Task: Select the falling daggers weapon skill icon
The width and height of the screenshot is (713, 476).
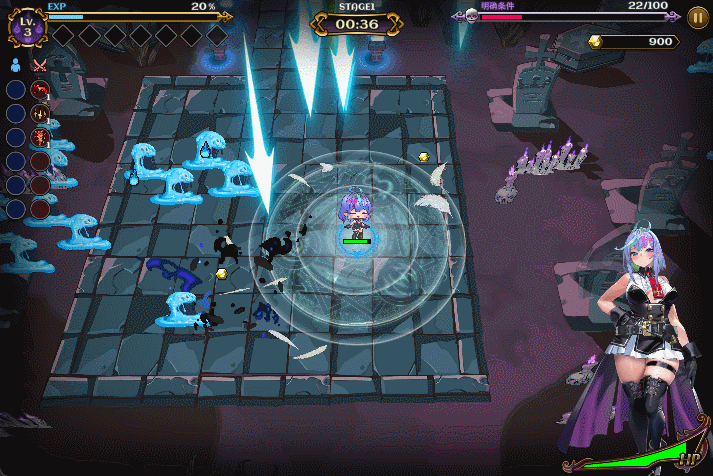Action: 40,113
